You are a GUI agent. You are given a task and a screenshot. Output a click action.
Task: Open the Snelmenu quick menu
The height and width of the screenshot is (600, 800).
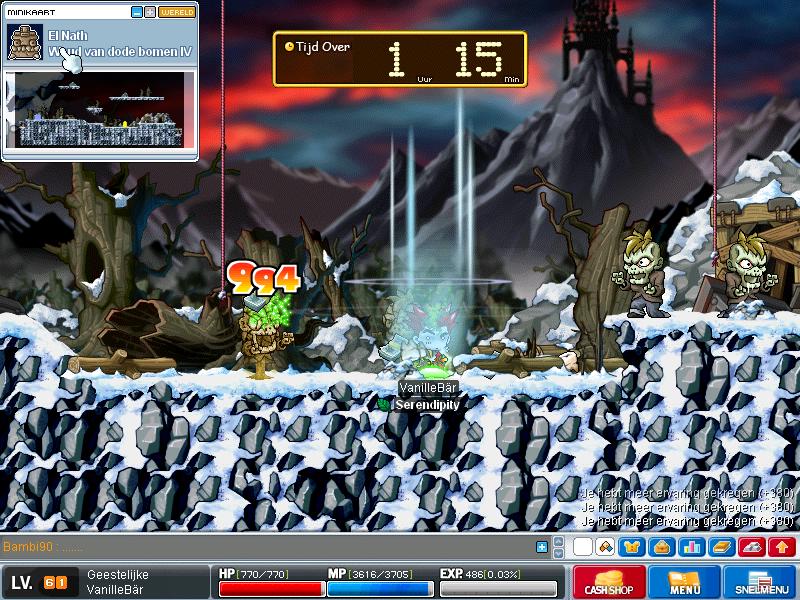[x=759, y=583]
